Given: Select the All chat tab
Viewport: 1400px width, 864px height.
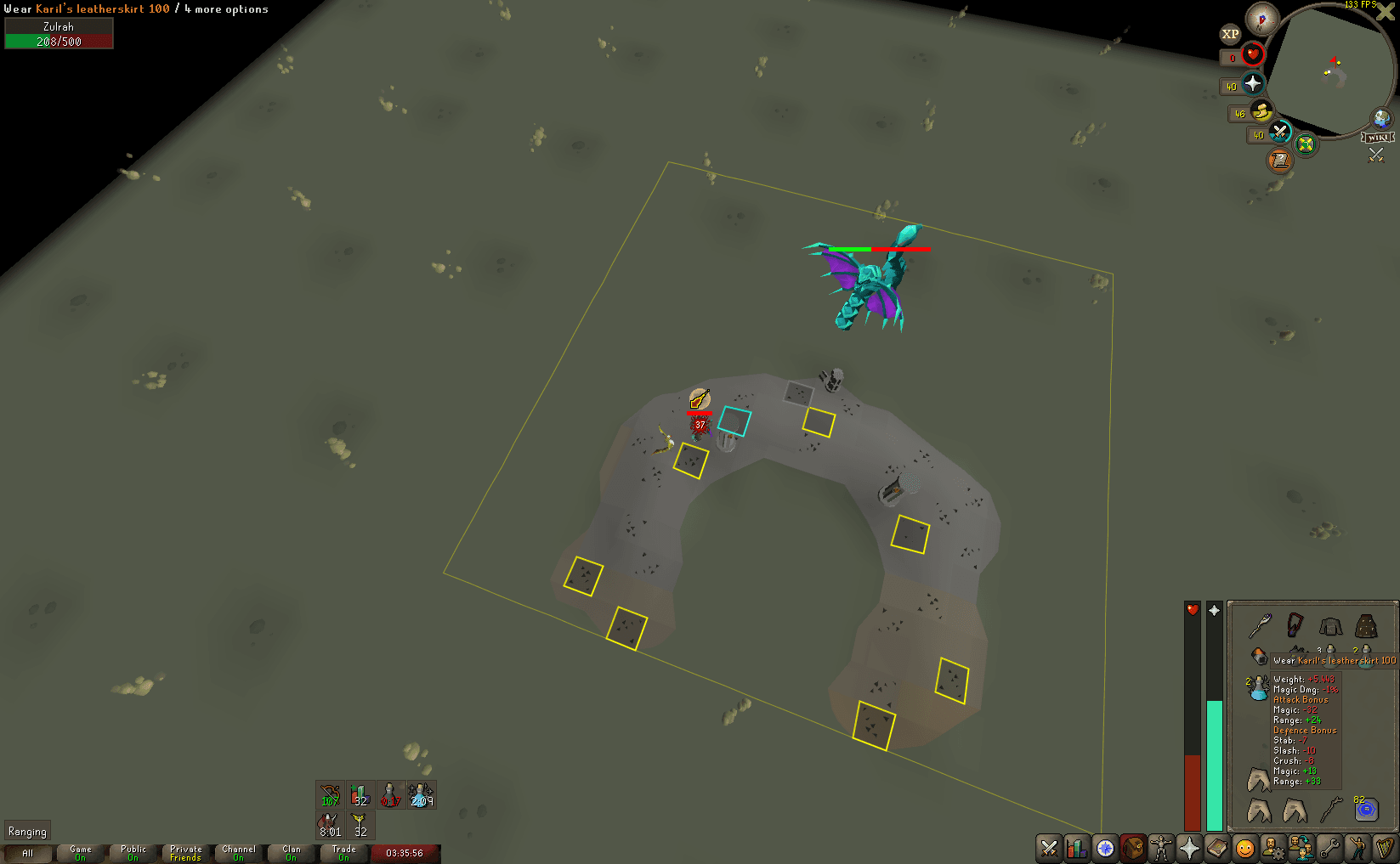Looking at the screenshot, I should 27,853.
